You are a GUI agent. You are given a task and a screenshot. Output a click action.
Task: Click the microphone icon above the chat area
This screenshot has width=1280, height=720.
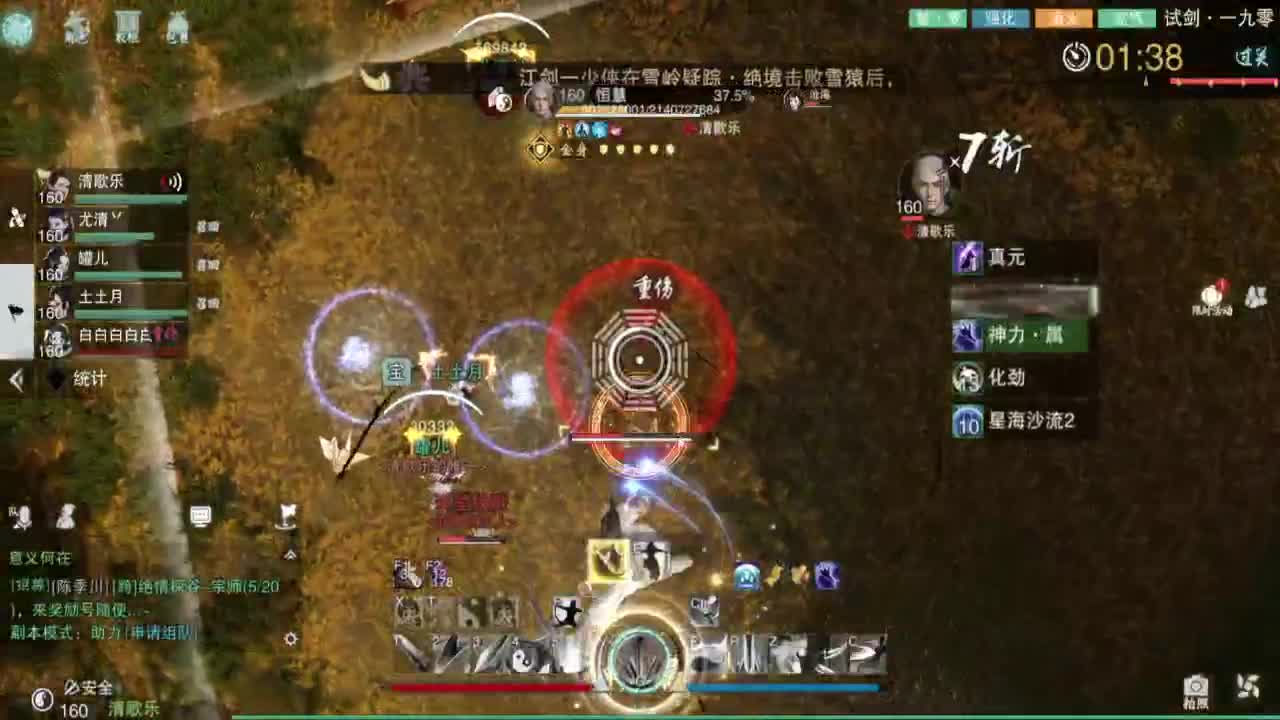(24, 516)
